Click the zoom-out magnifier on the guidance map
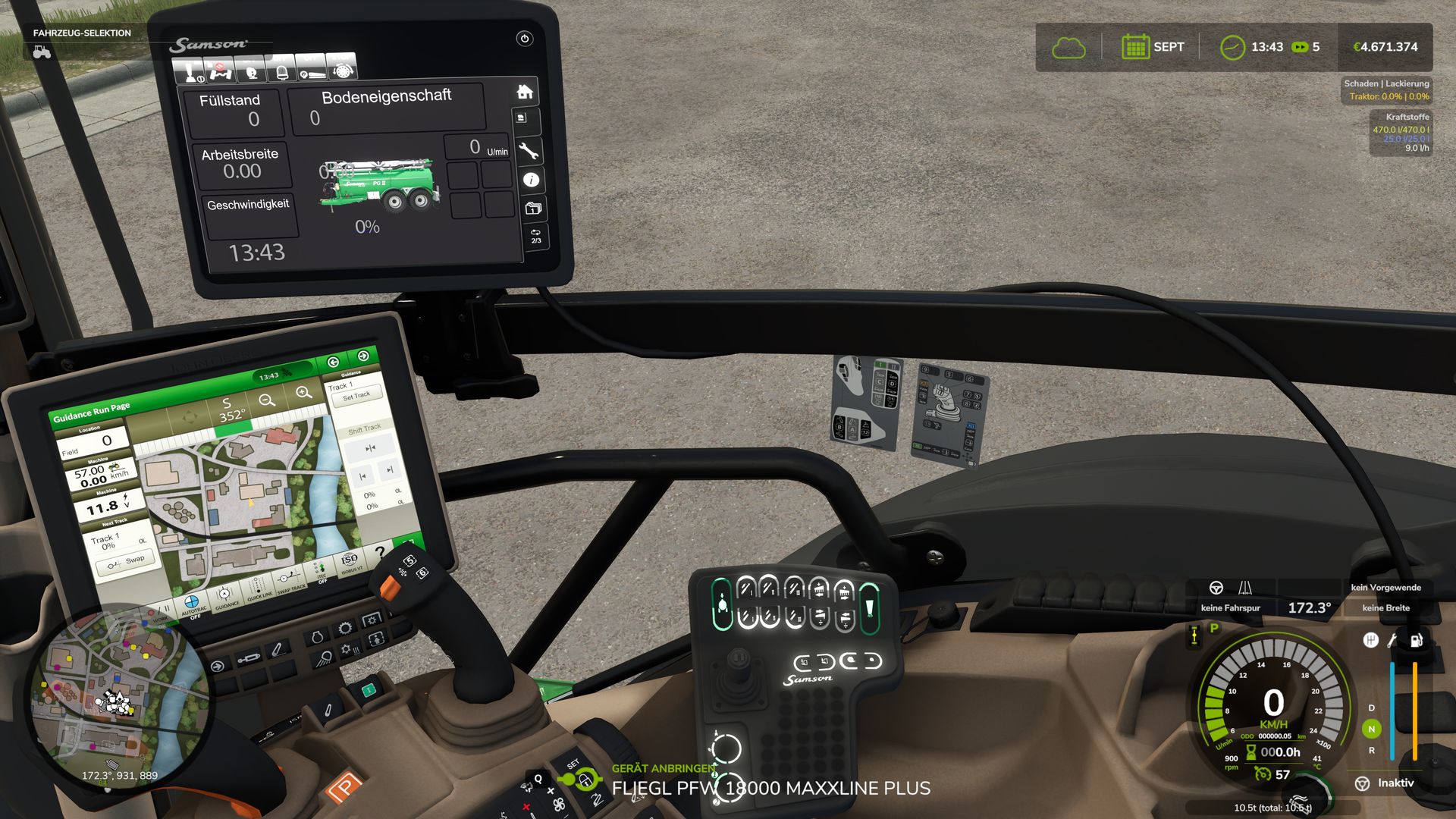 point(267,398)
